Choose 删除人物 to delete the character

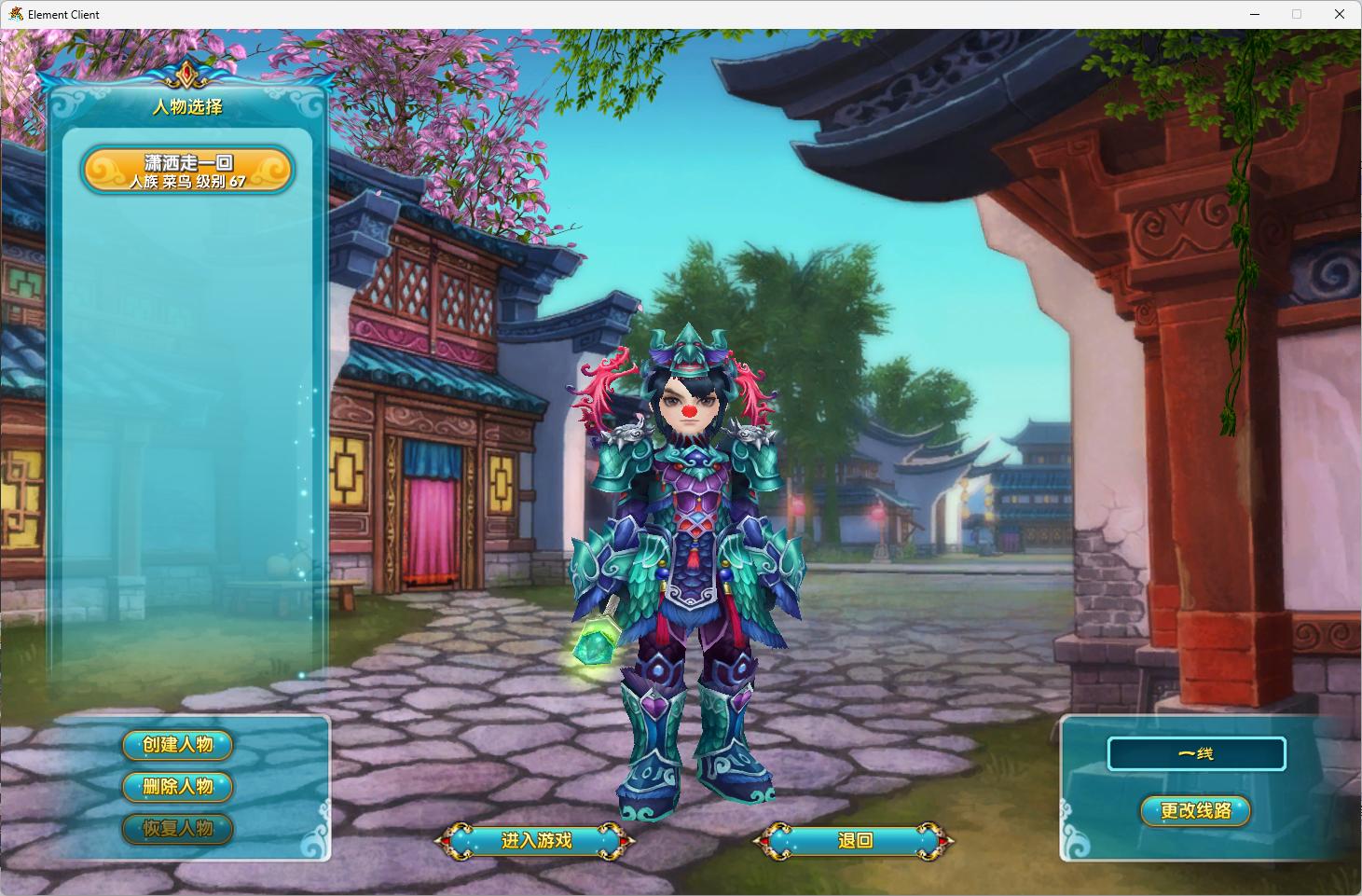coord(177,787)
